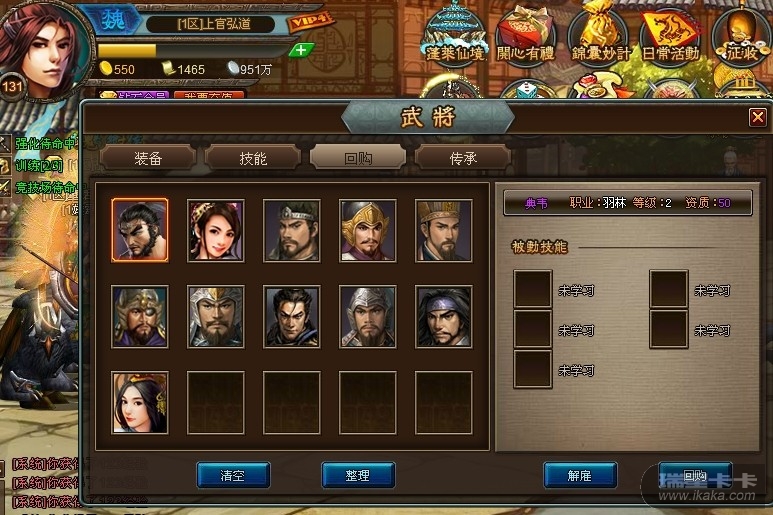Select the general with purple headband
Image resolution: width=773 pixels, height=515 pixels.
pyautogui.click(x=444, y=316)
